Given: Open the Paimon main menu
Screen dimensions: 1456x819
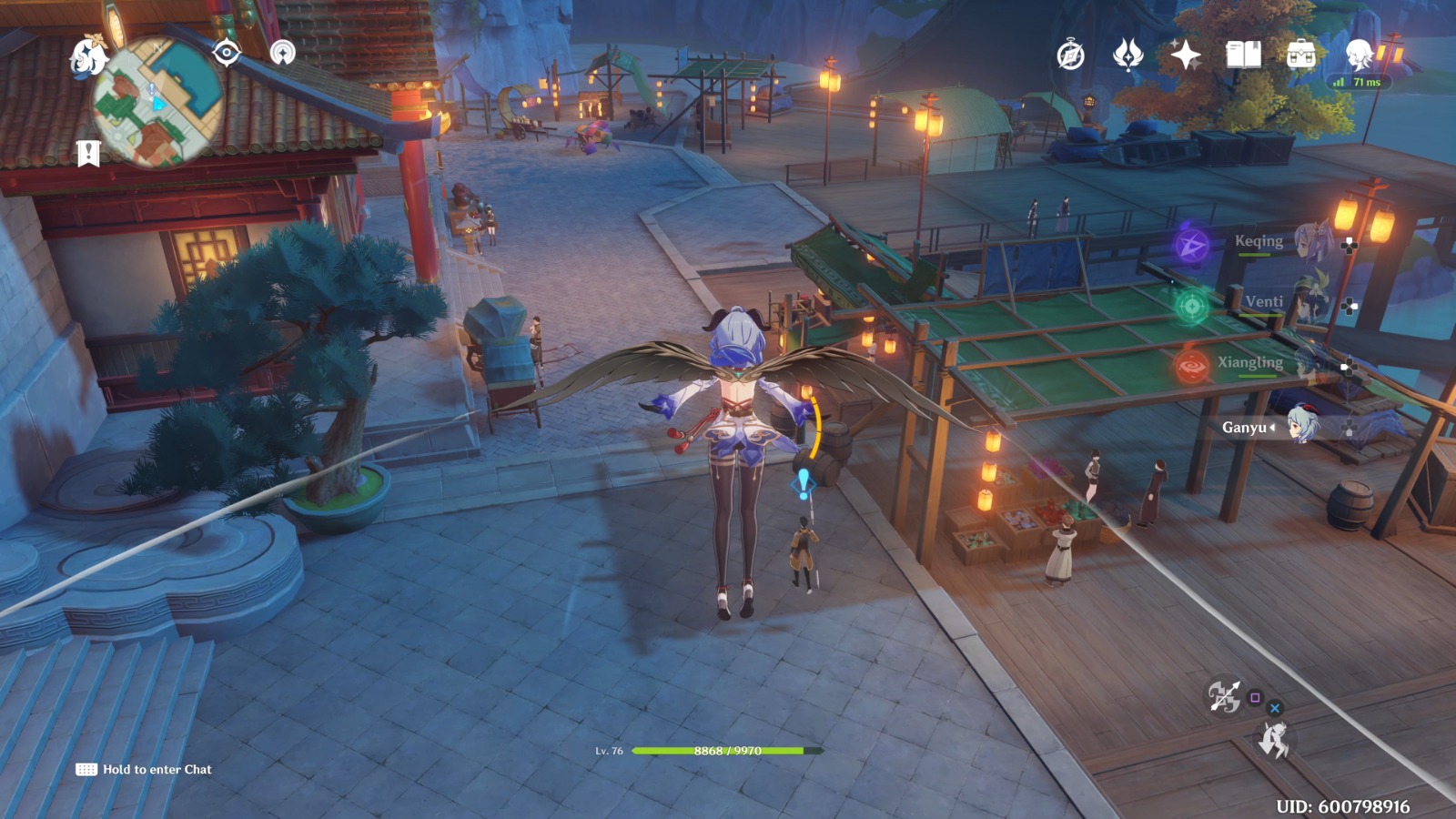Looking at the screenshot, I should (x=88, y=56).
